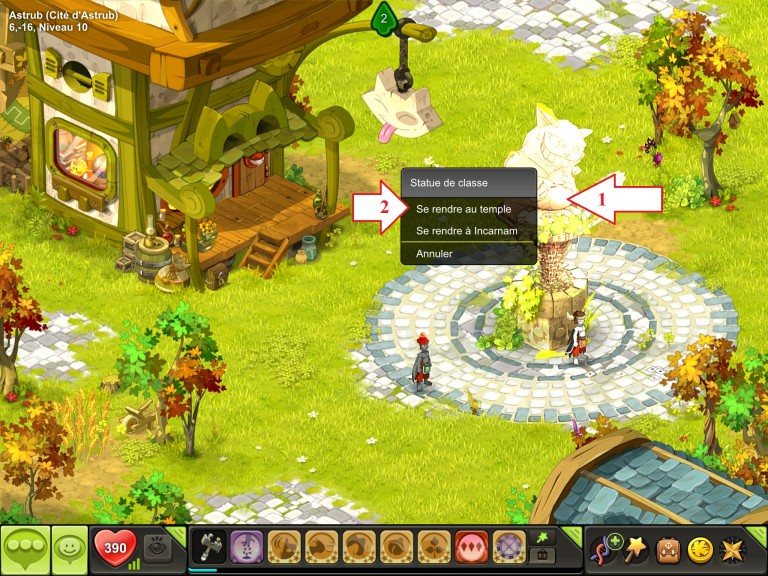Switch to the bag items tab
This screenshot has height=576, width=768.
pos(542,556)
